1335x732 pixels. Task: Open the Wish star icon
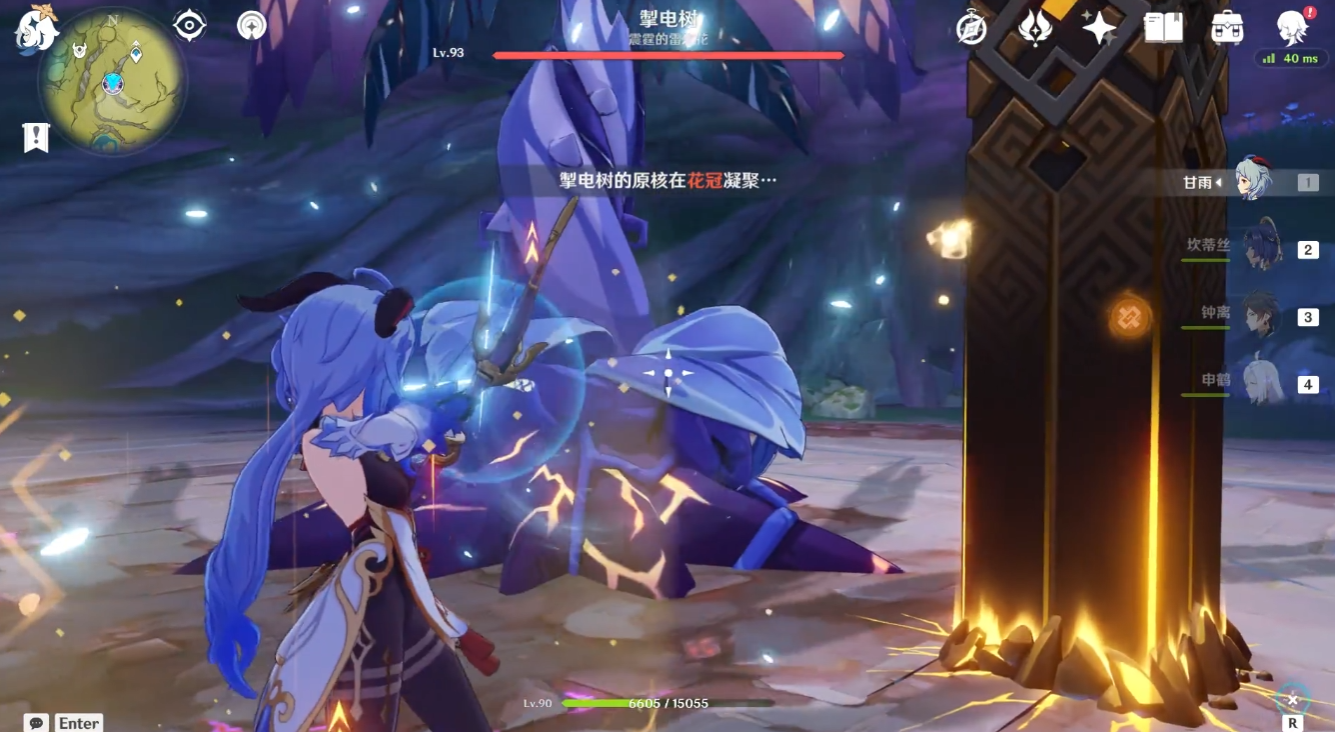pyautogui.click(x=1099, y=27)
